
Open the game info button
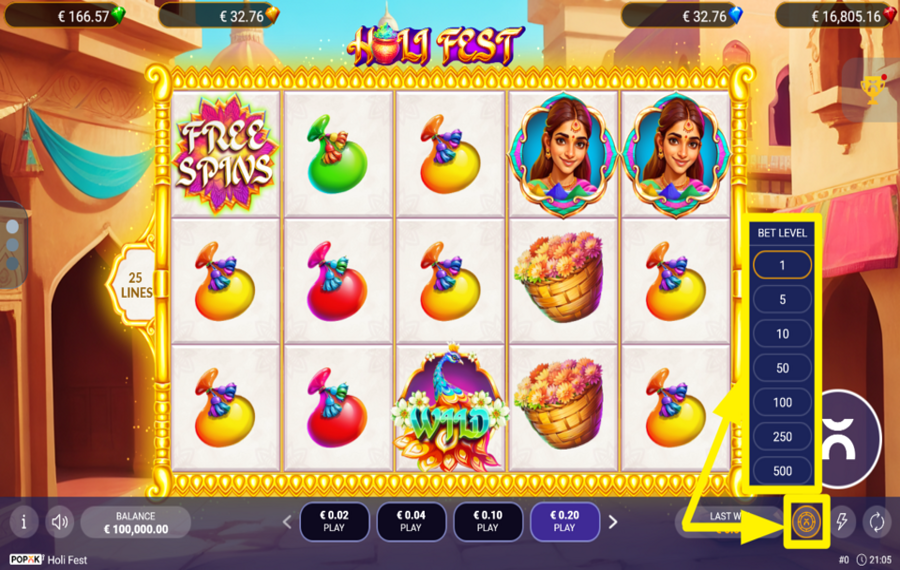click(23, 521)
